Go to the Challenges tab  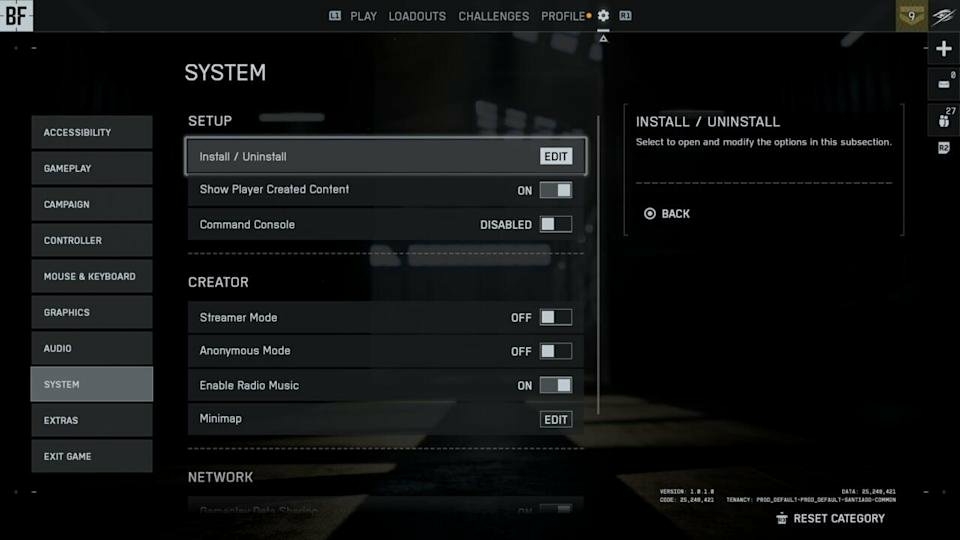click(493, 16)
